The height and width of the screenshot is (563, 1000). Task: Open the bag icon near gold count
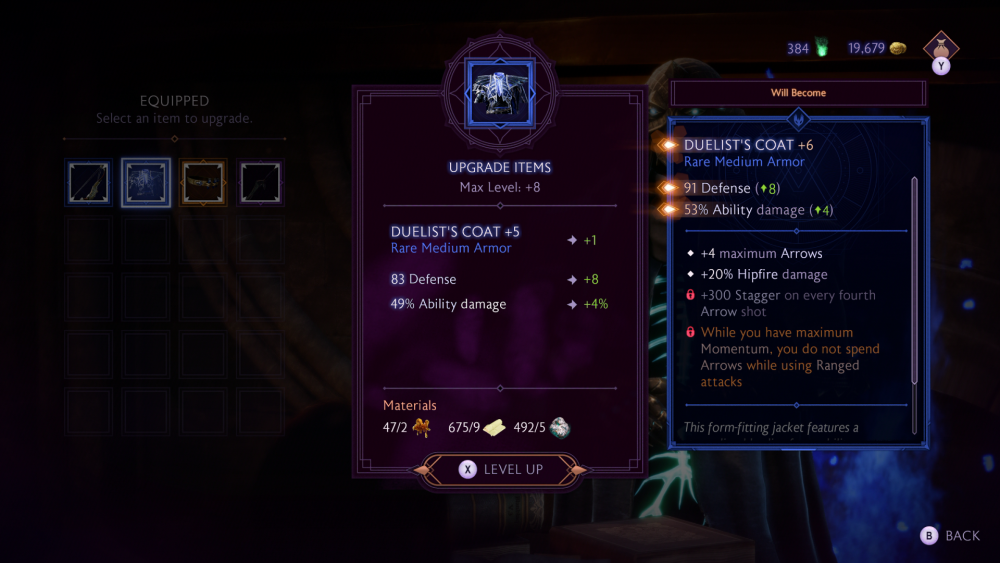pyautogui.click(x=941, y=47)
